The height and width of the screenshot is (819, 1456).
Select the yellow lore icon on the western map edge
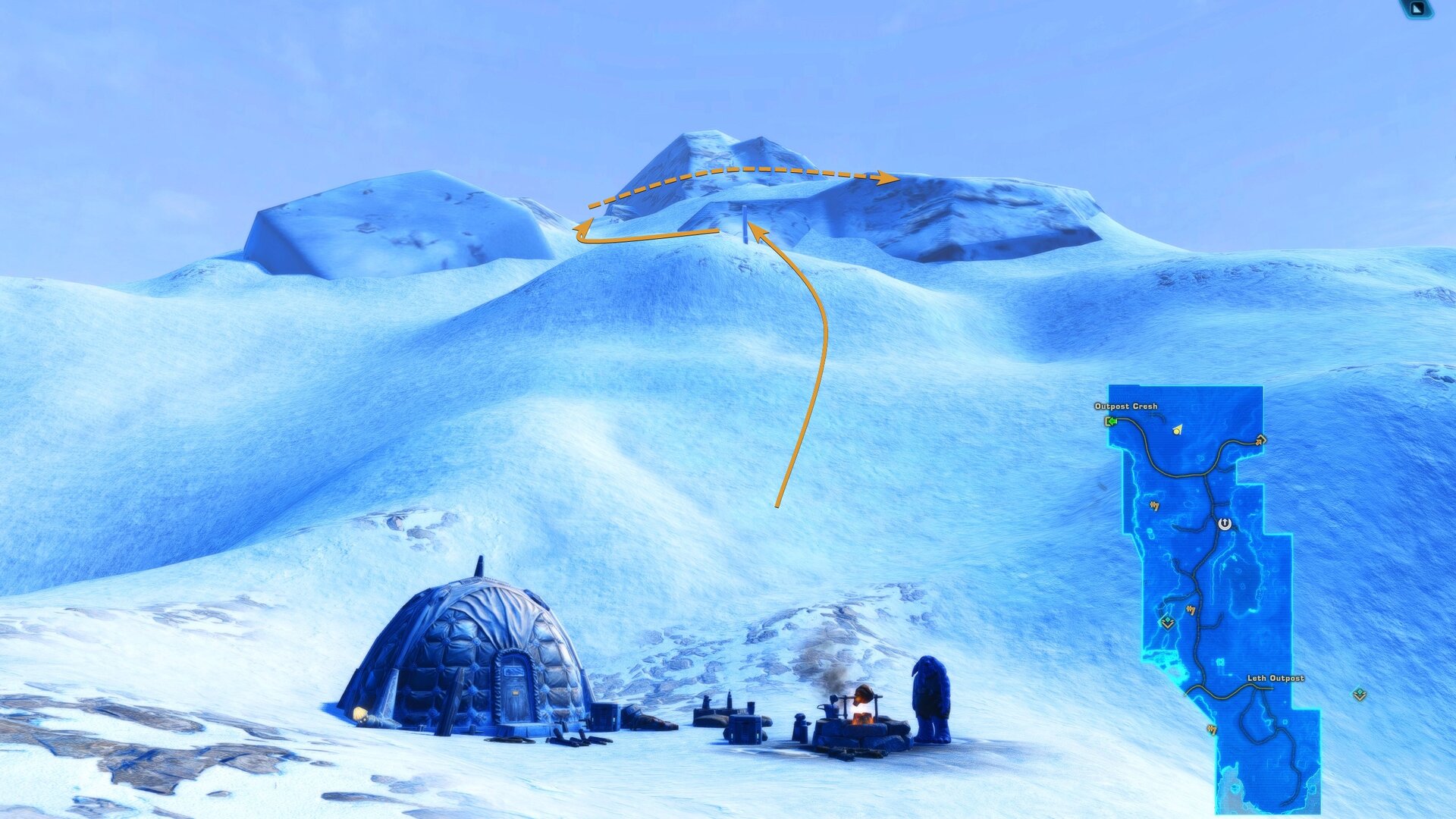click(x=1154, y=507)
